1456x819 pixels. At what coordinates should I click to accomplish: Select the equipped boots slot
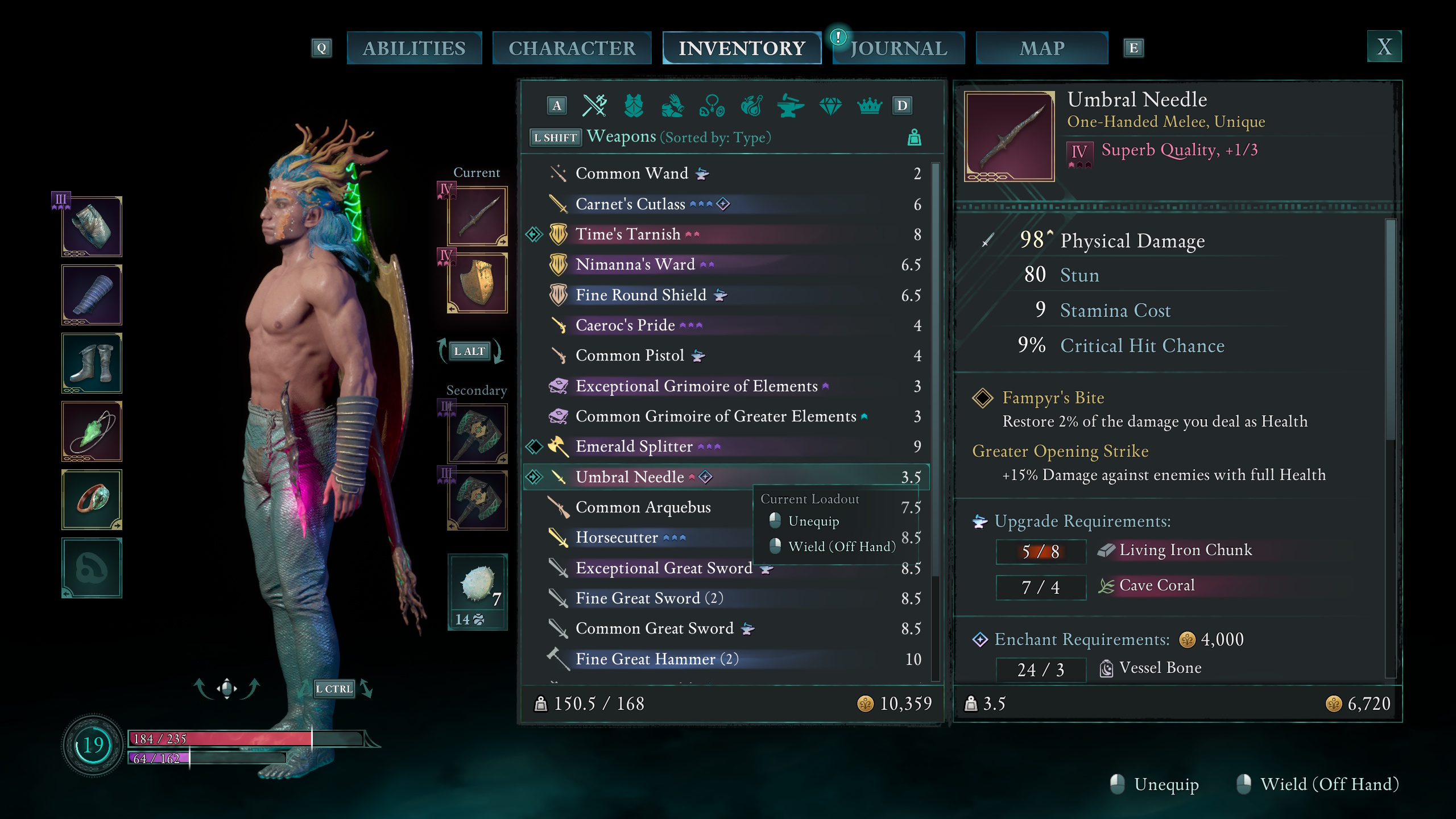coord(92,363)
